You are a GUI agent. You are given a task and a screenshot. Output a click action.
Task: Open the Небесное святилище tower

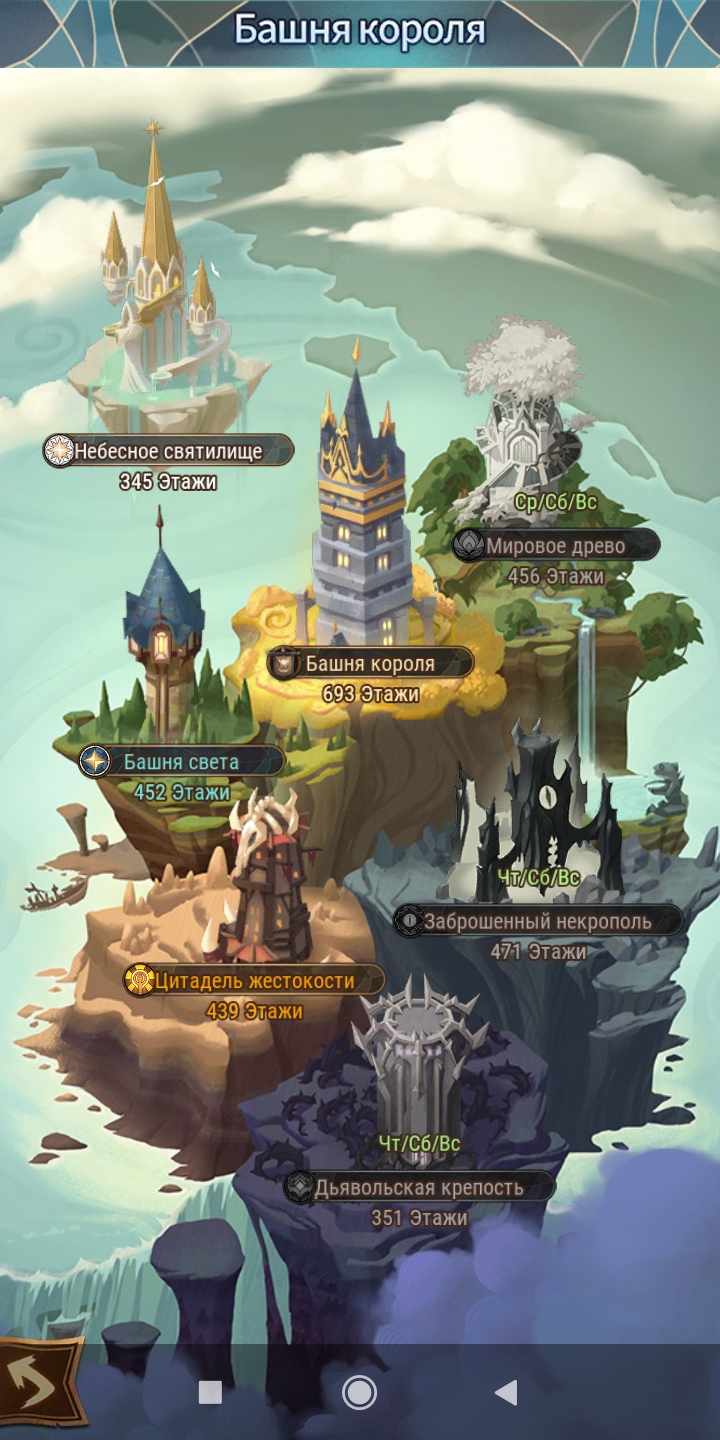click(168, 451)
